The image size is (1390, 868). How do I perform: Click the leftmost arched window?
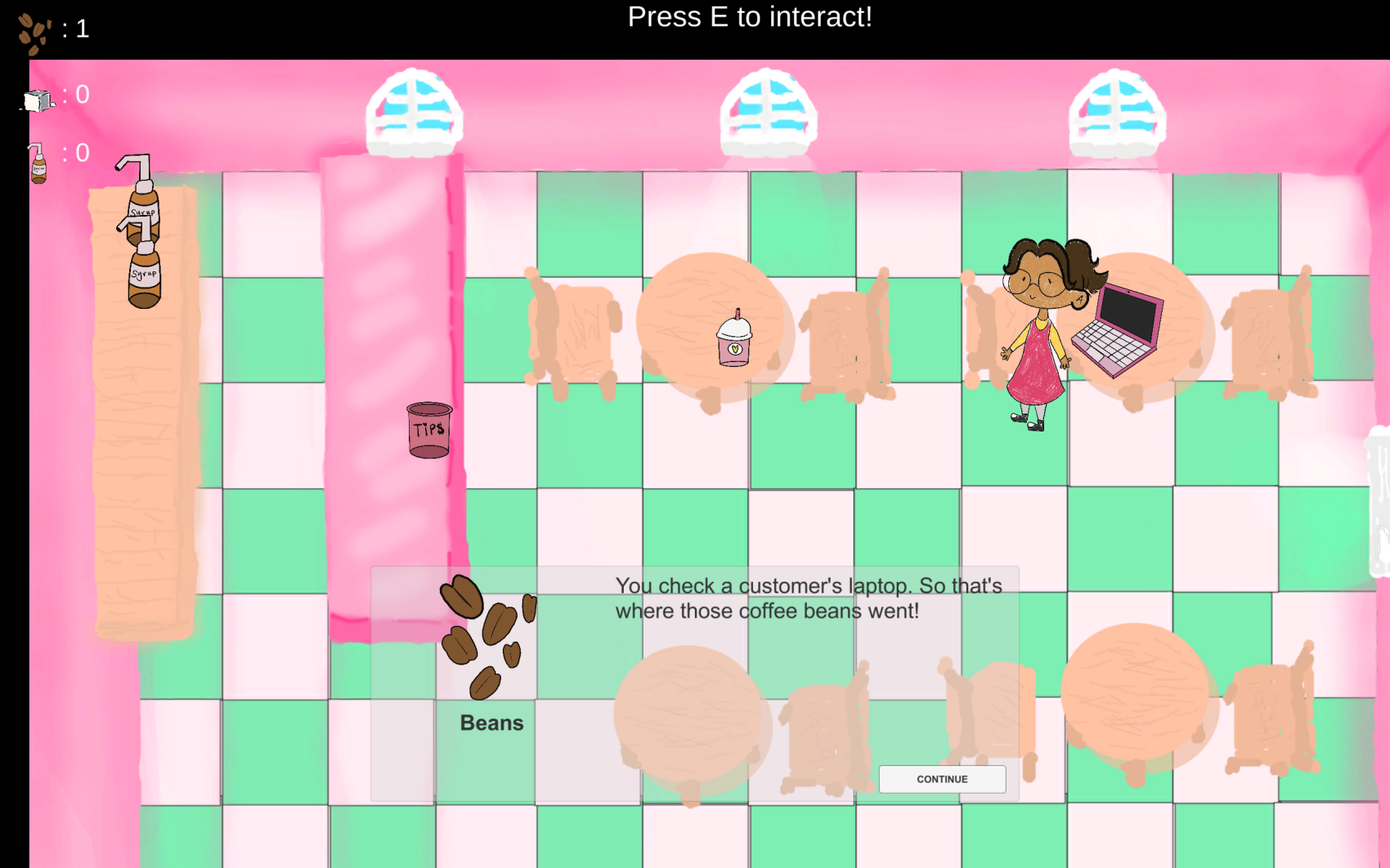[413, 110]
